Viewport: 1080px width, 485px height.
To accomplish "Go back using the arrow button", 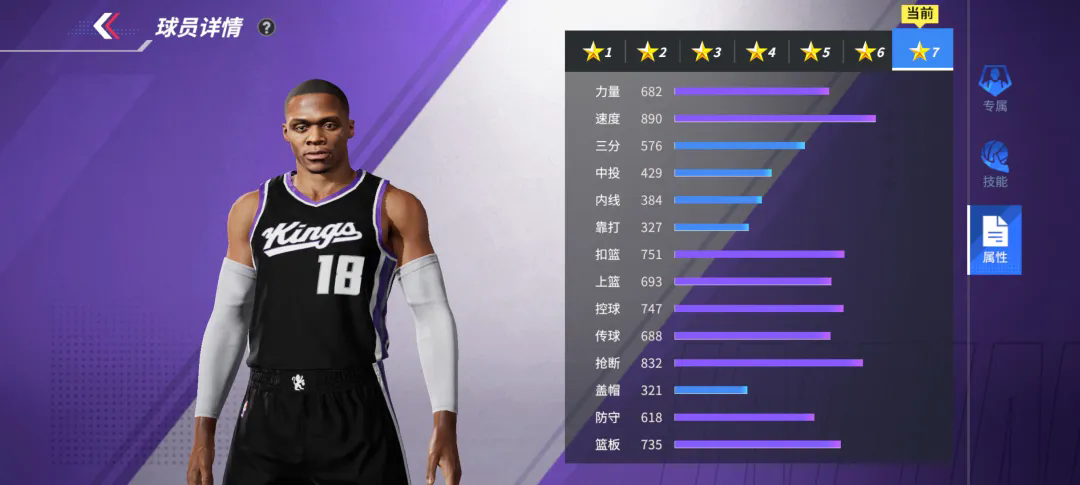I will click(107, 26).
